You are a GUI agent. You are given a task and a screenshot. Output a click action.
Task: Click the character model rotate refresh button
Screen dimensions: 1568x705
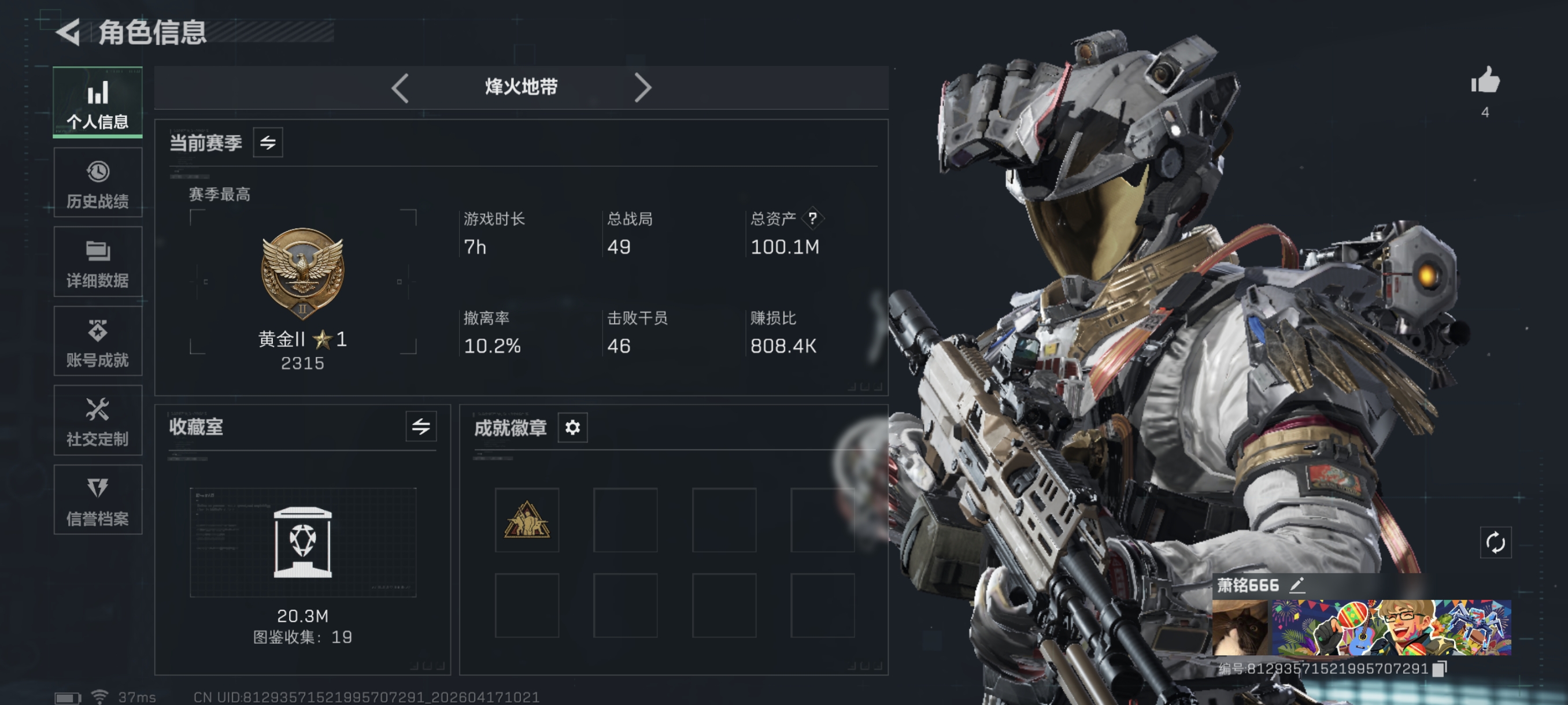click(1495, 543)
